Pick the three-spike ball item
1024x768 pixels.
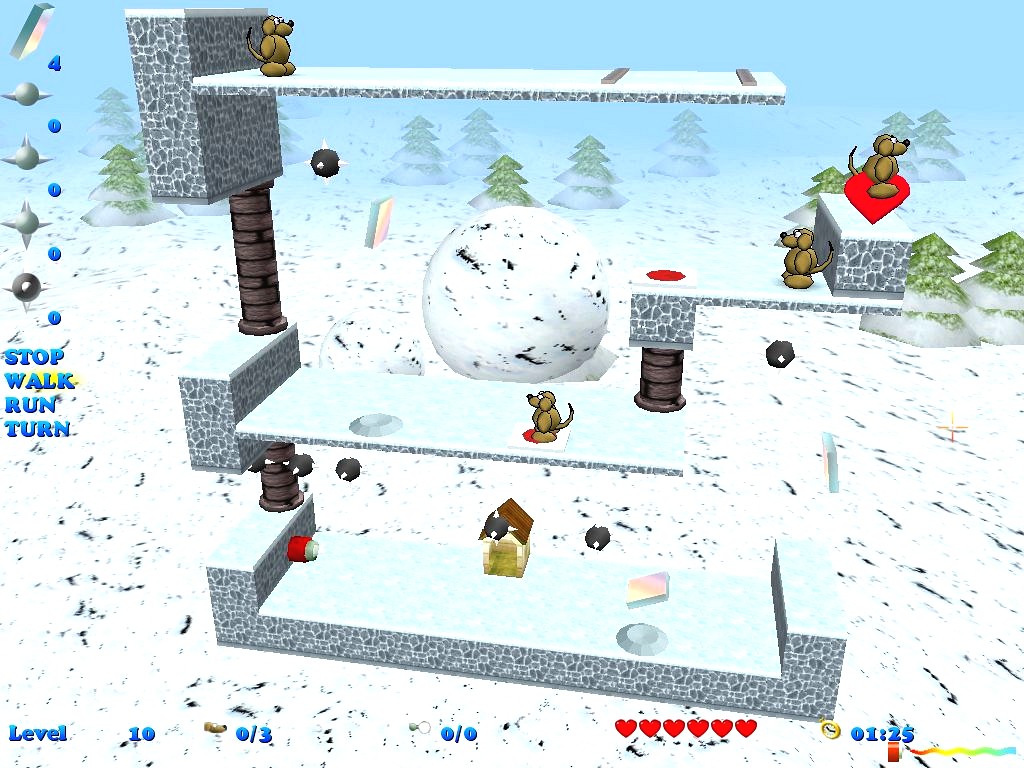click(x=27, y=157)
